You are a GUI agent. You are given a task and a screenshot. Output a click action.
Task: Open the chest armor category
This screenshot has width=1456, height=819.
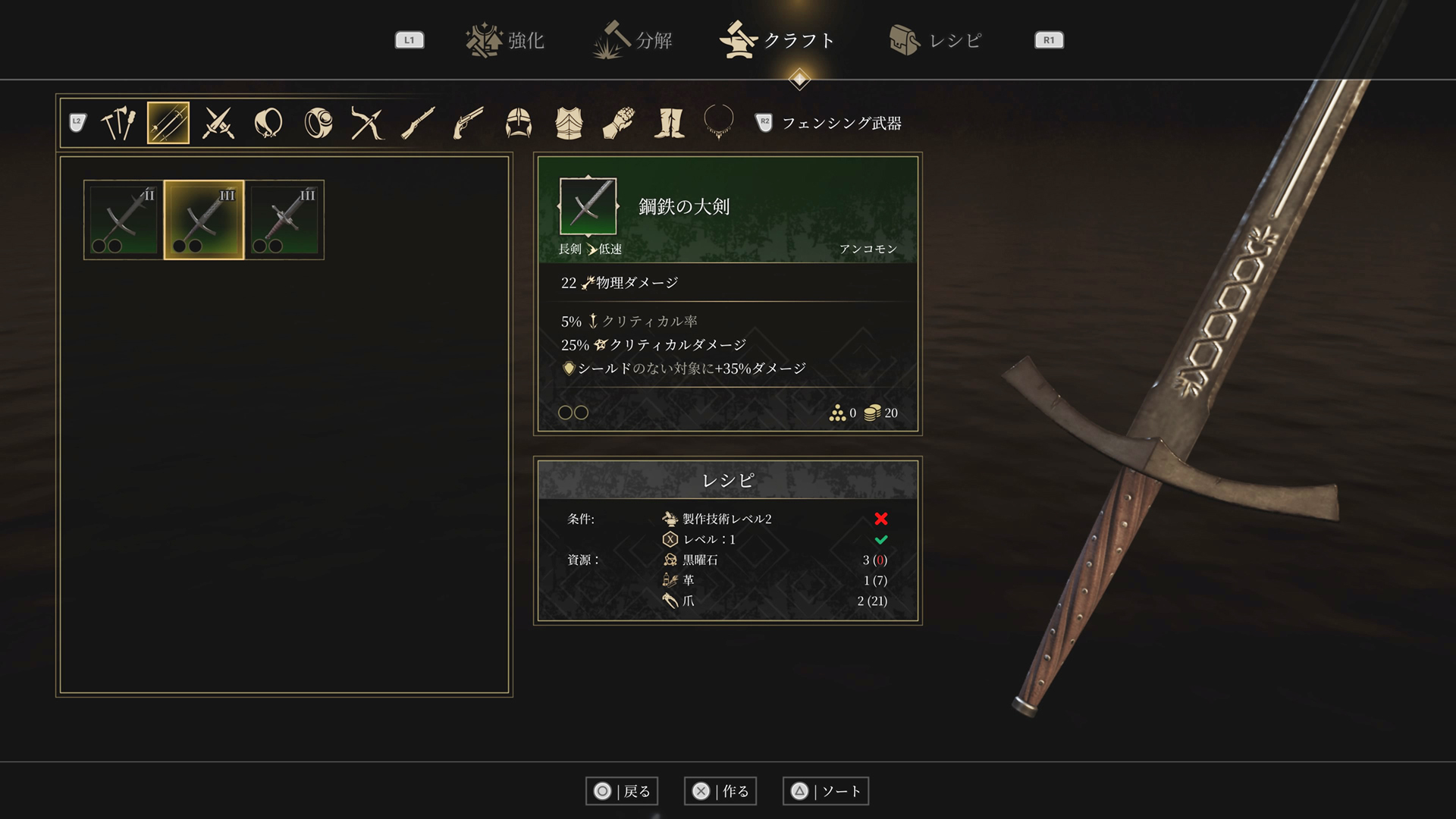click(x=569, y=123)
